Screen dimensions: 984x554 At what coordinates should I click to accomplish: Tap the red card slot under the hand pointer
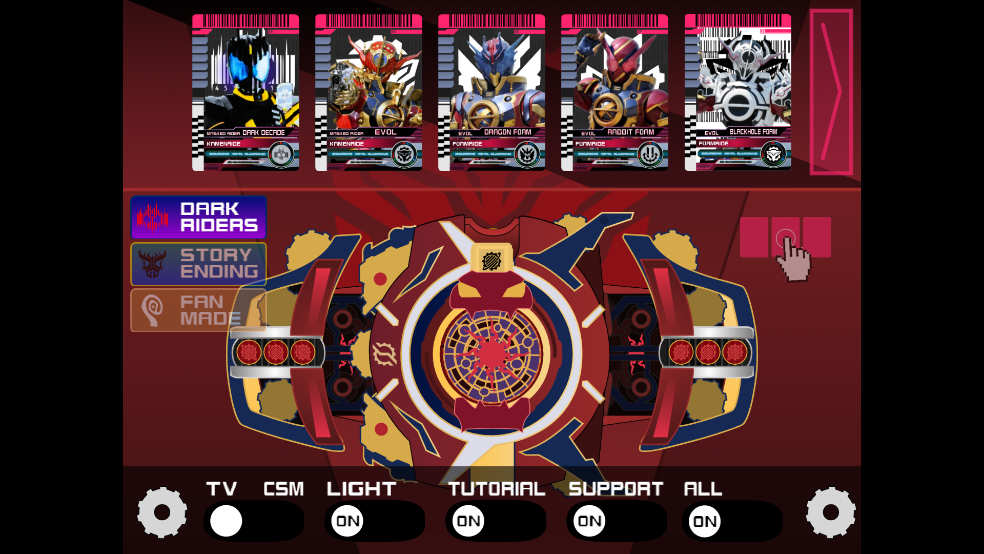tap(785, 238)
